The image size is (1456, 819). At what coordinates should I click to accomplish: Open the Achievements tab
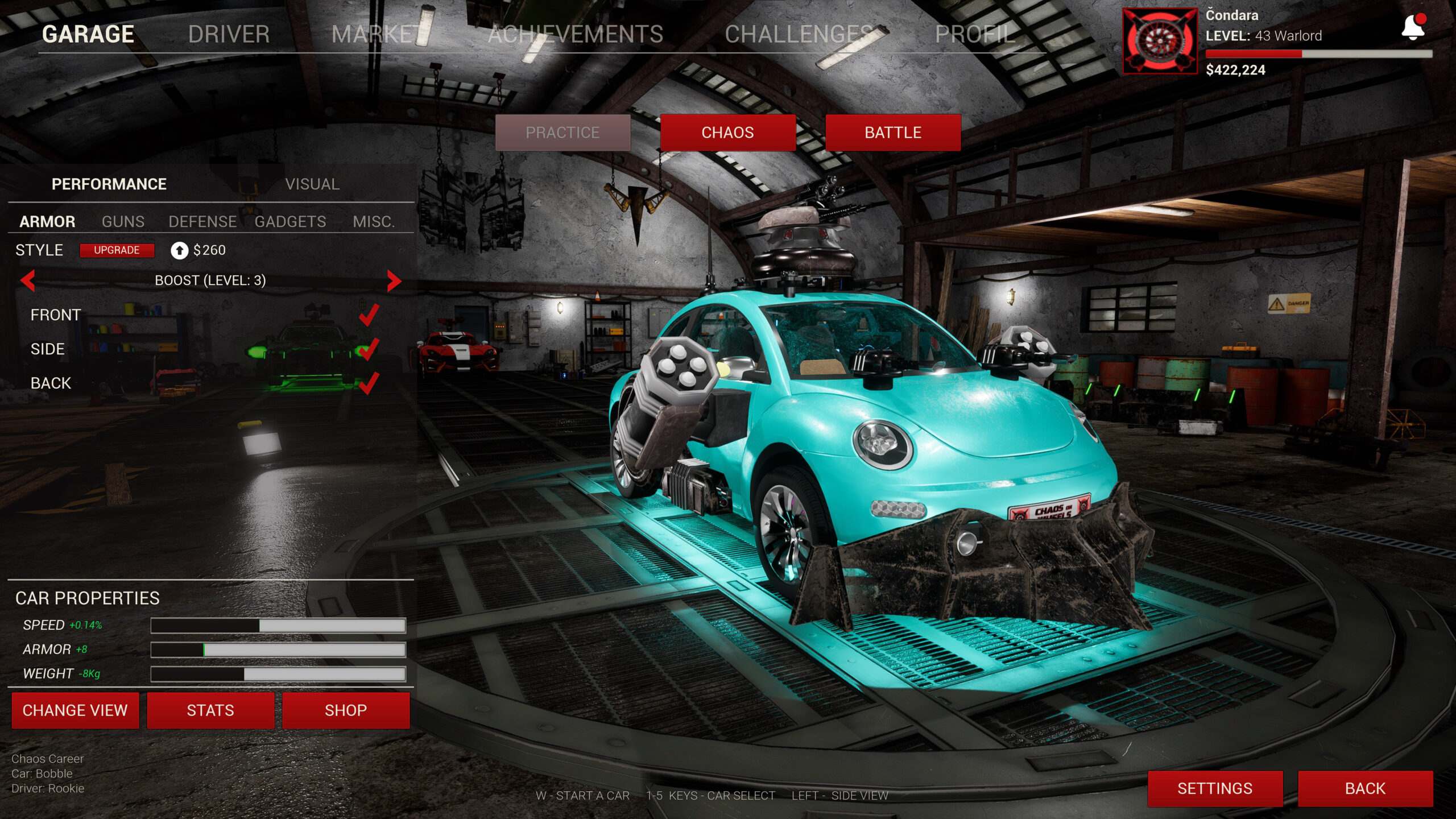coord(575,34)
